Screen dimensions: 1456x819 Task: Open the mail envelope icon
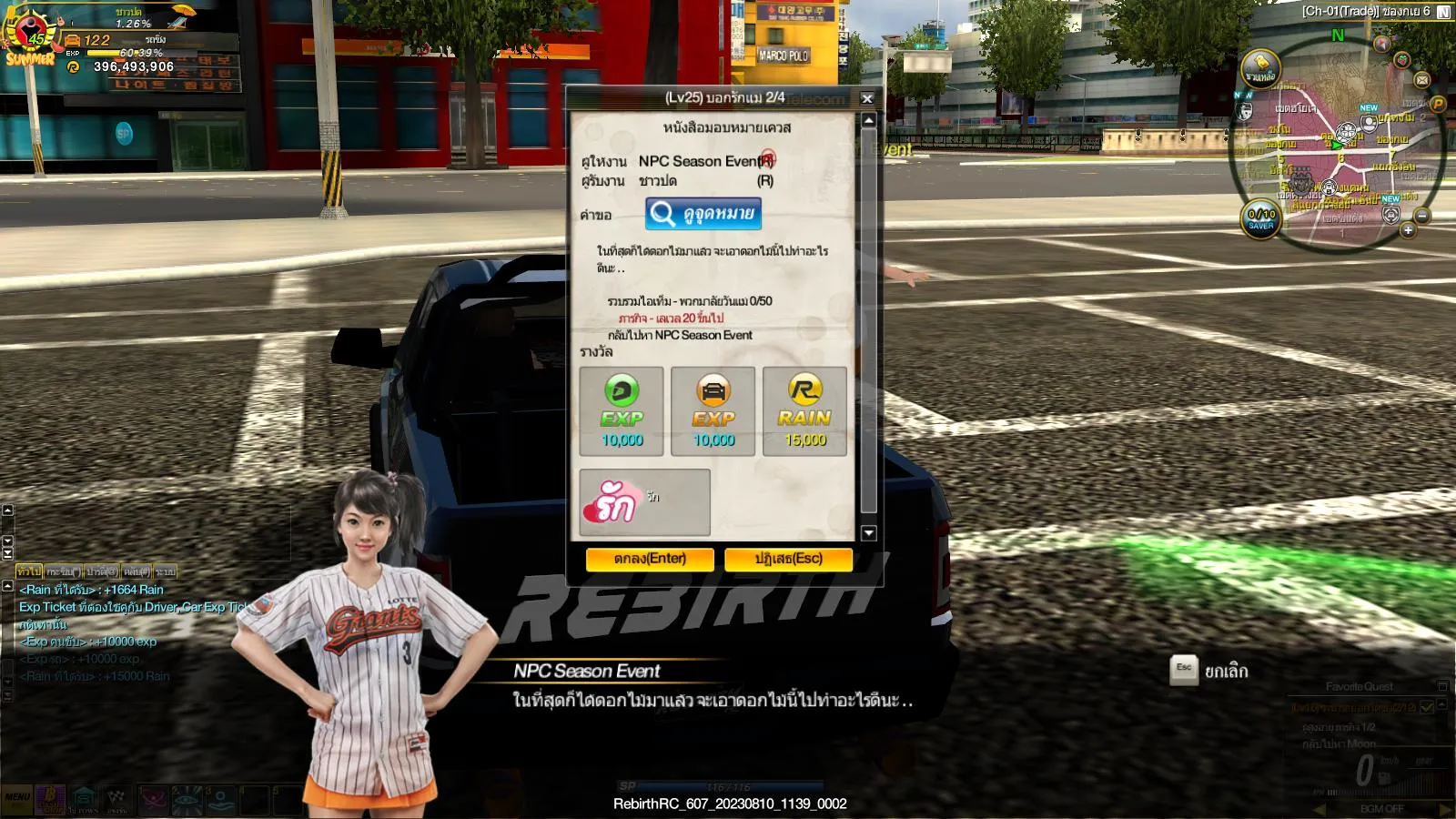pos(1422,80)
